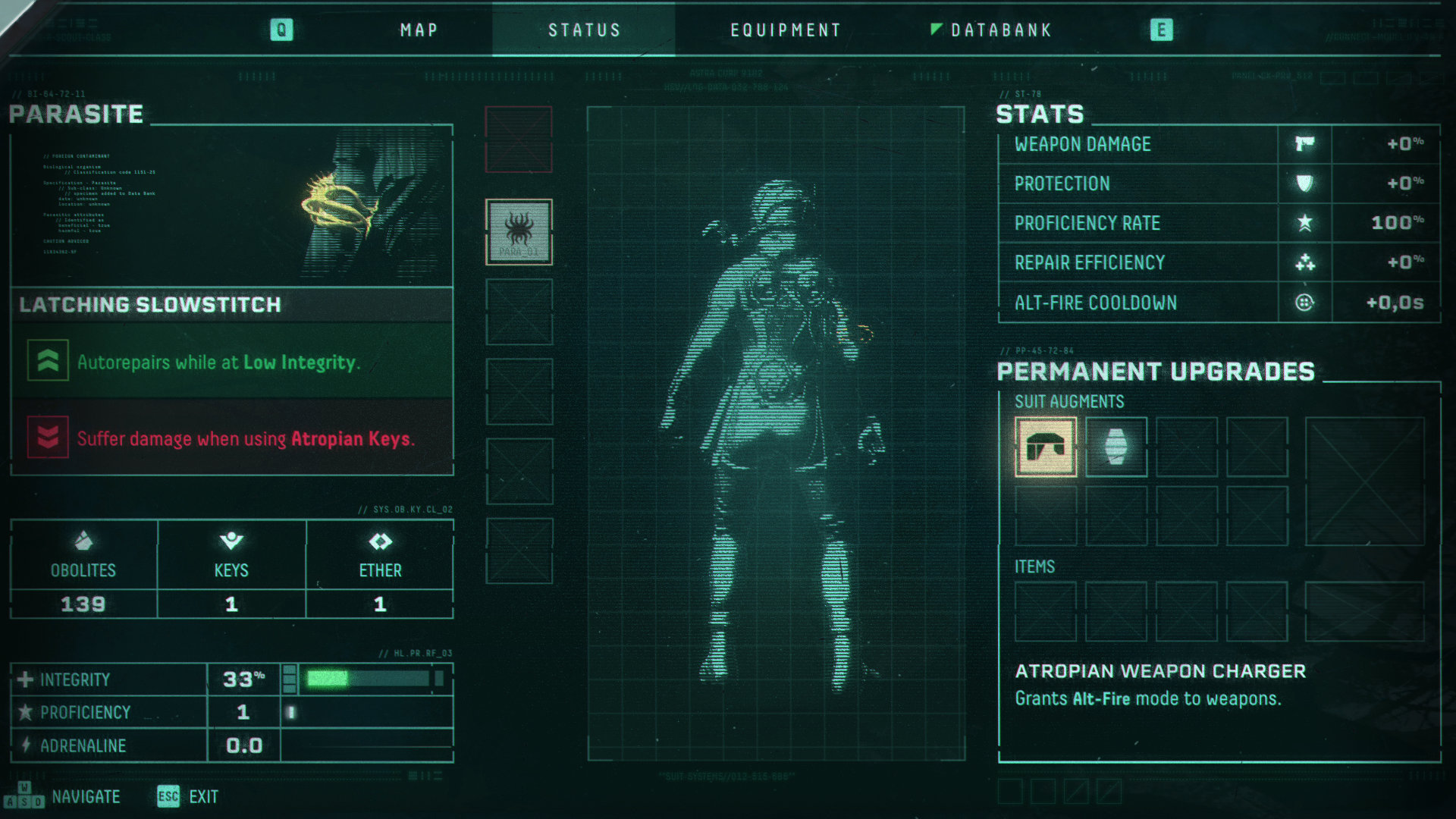Click the Exit button
The image size is (1456, 819).
[x=188, y=797]
